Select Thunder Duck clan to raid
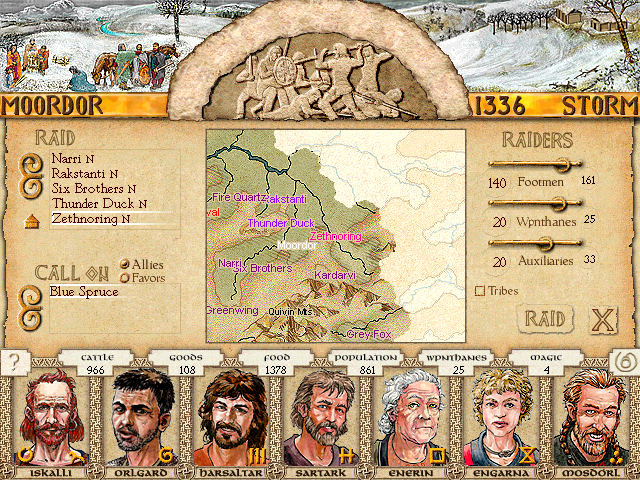Screen dimensions: 640x480 pos(92,203)
